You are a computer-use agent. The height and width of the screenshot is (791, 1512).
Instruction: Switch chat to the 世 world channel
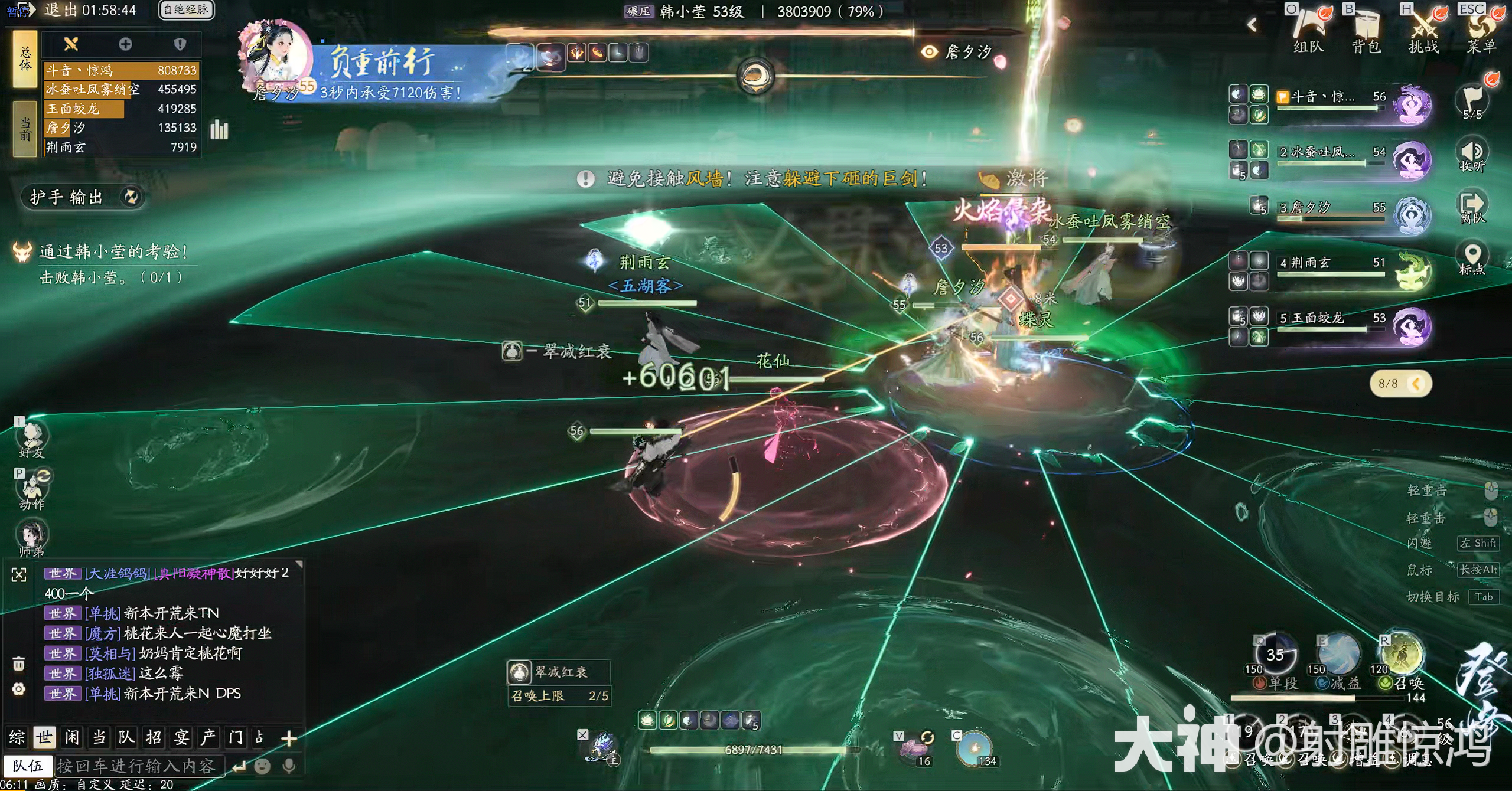coord(44,737)
